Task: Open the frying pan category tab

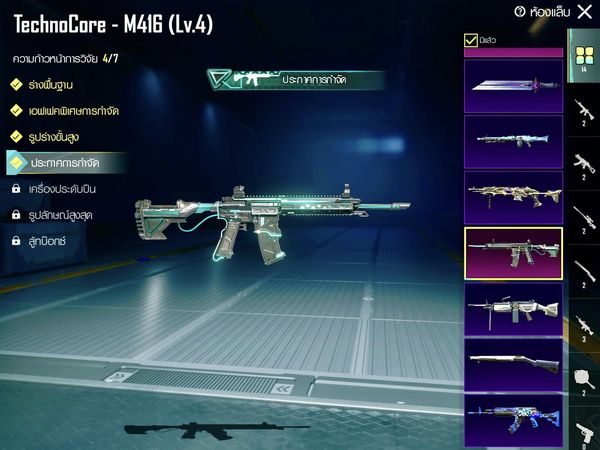Action: (x=583, y=378)
